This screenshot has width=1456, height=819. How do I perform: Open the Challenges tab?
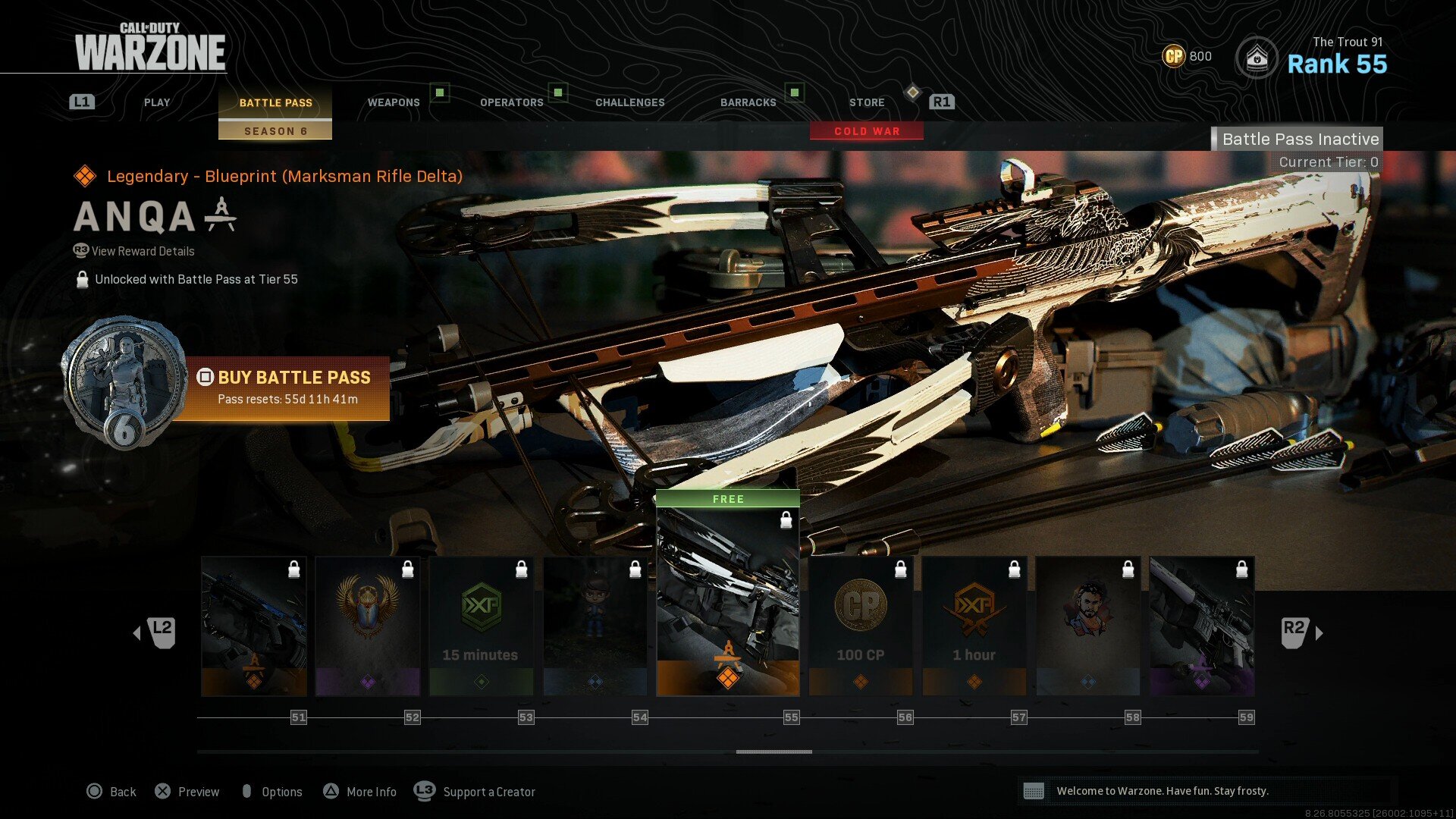pos(629,102)
